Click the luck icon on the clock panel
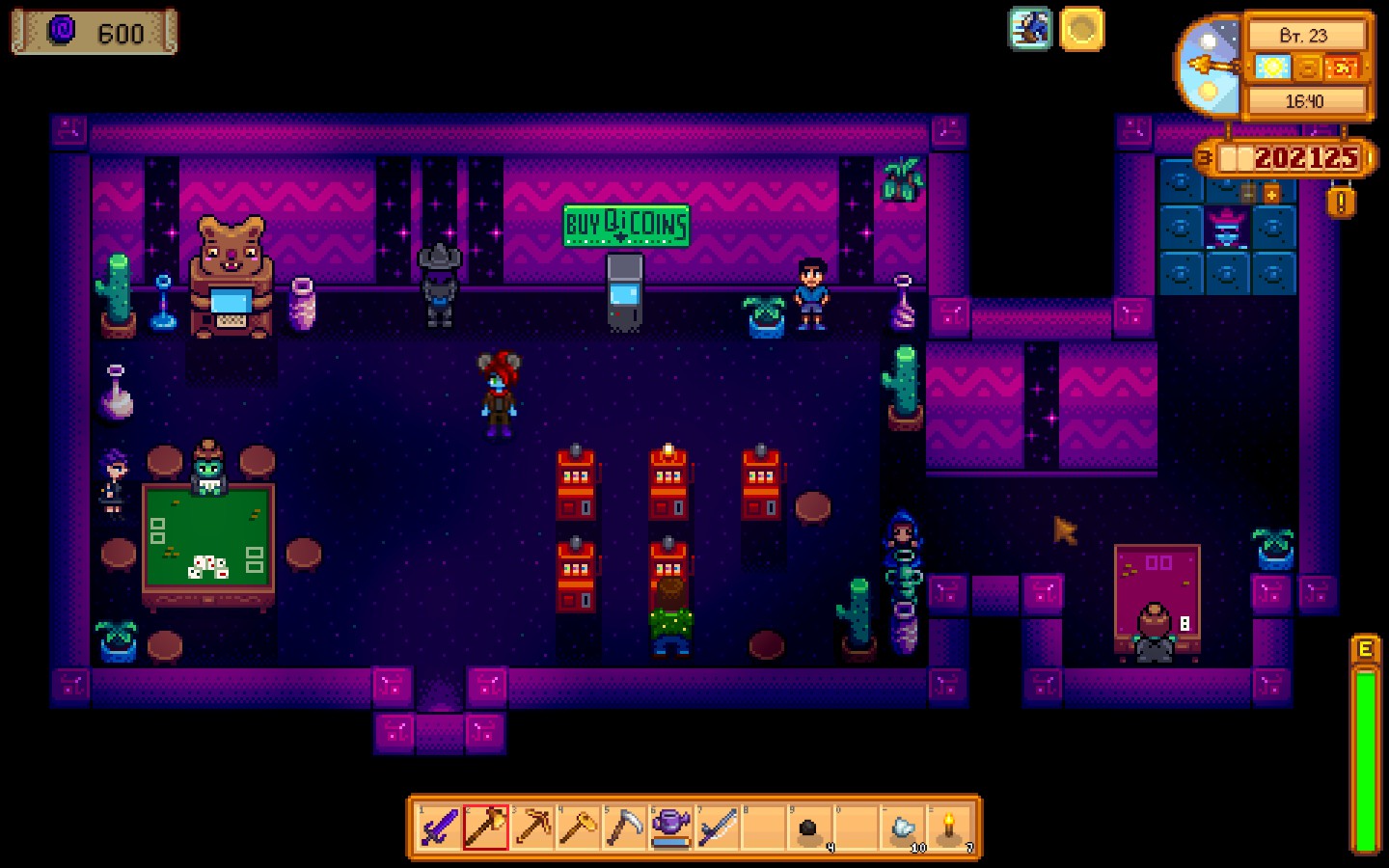1389x868 pixels. coord(1341,68)
